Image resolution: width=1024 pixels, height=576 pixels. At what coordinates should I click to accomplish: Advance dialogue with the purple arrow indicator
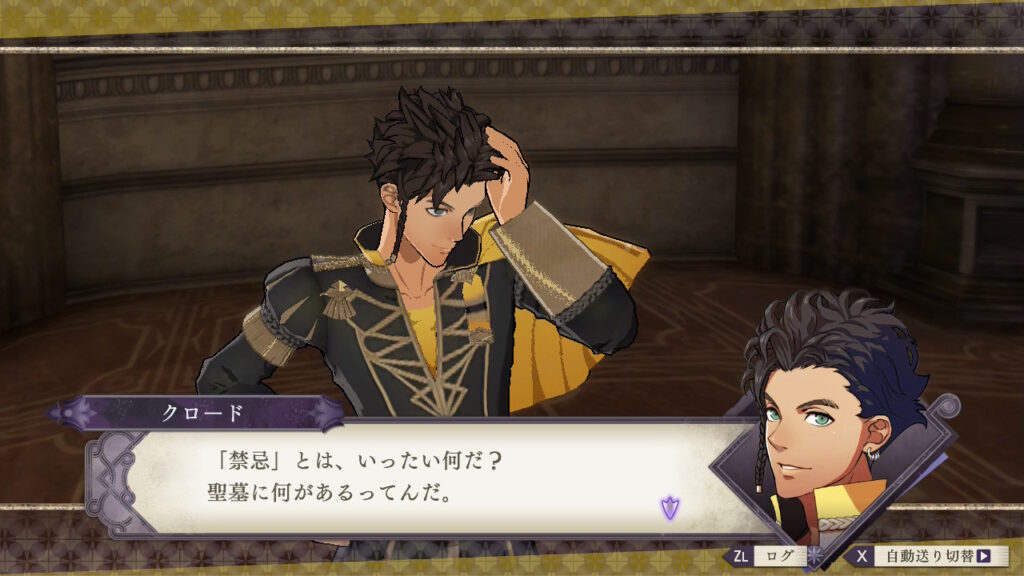pos(669,507)
